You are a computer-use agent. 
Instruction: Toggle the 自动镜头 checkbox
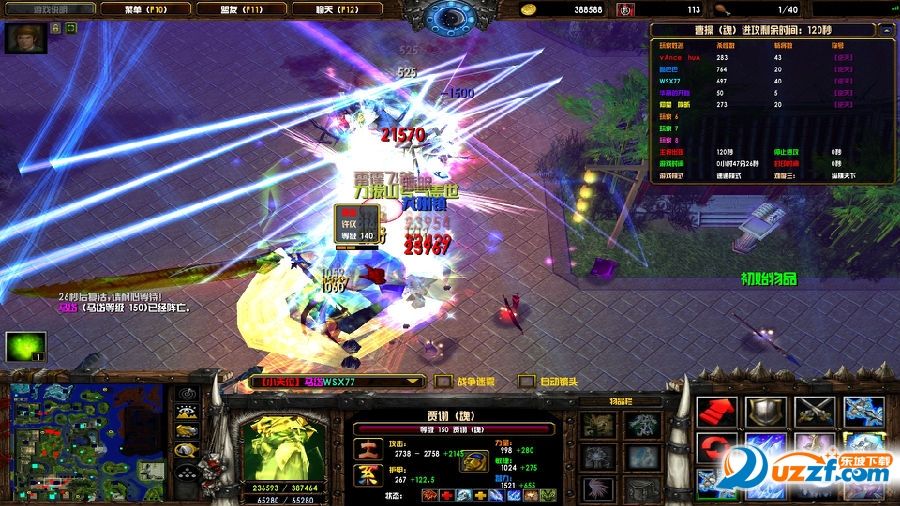coord(526,381)
